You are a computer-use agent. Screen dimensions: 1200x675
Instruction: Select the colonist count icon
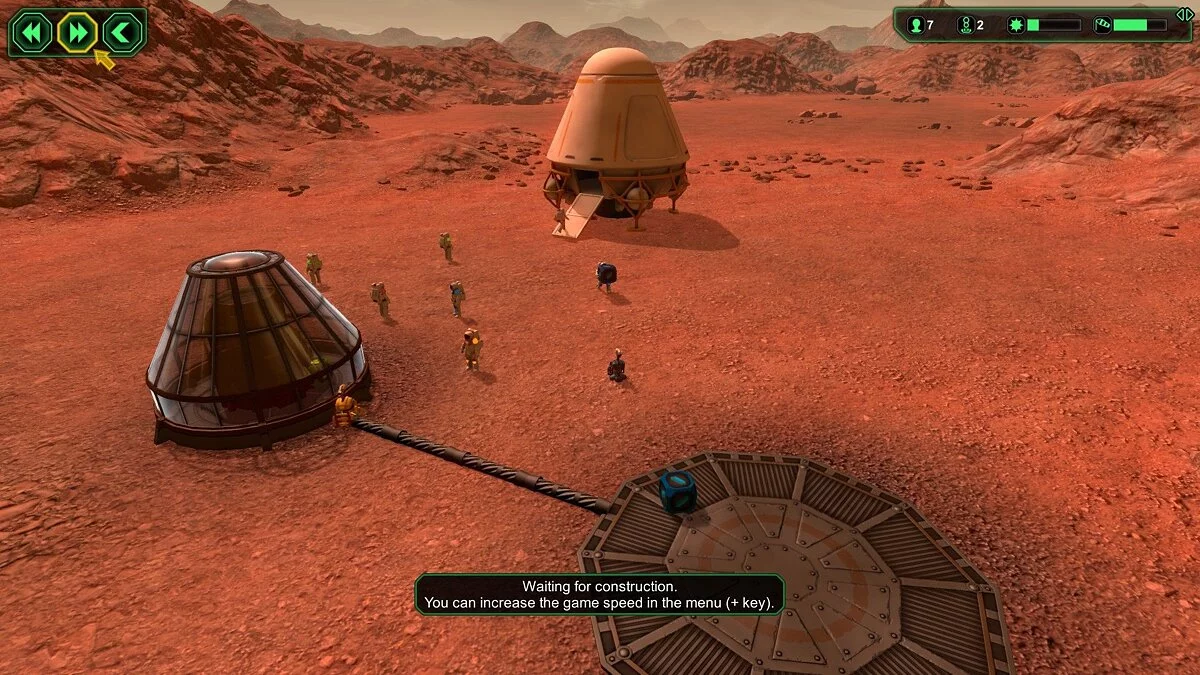[914, 25]
